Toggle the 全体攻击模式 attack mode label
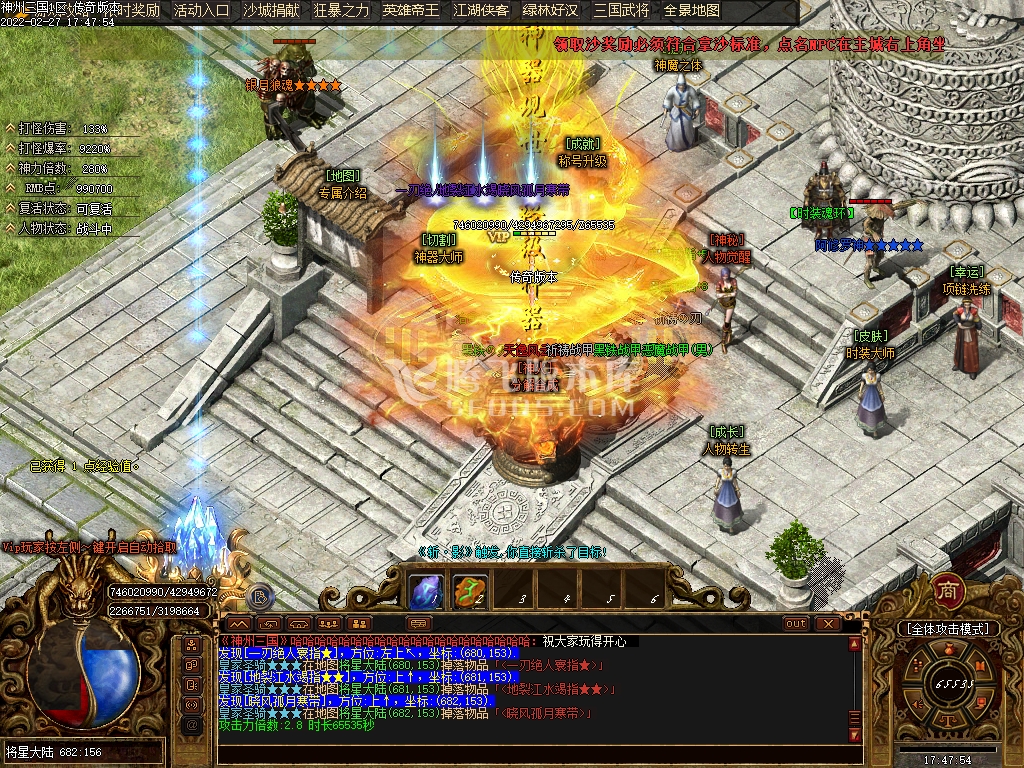1024x768 pixels. coord(948,629)
